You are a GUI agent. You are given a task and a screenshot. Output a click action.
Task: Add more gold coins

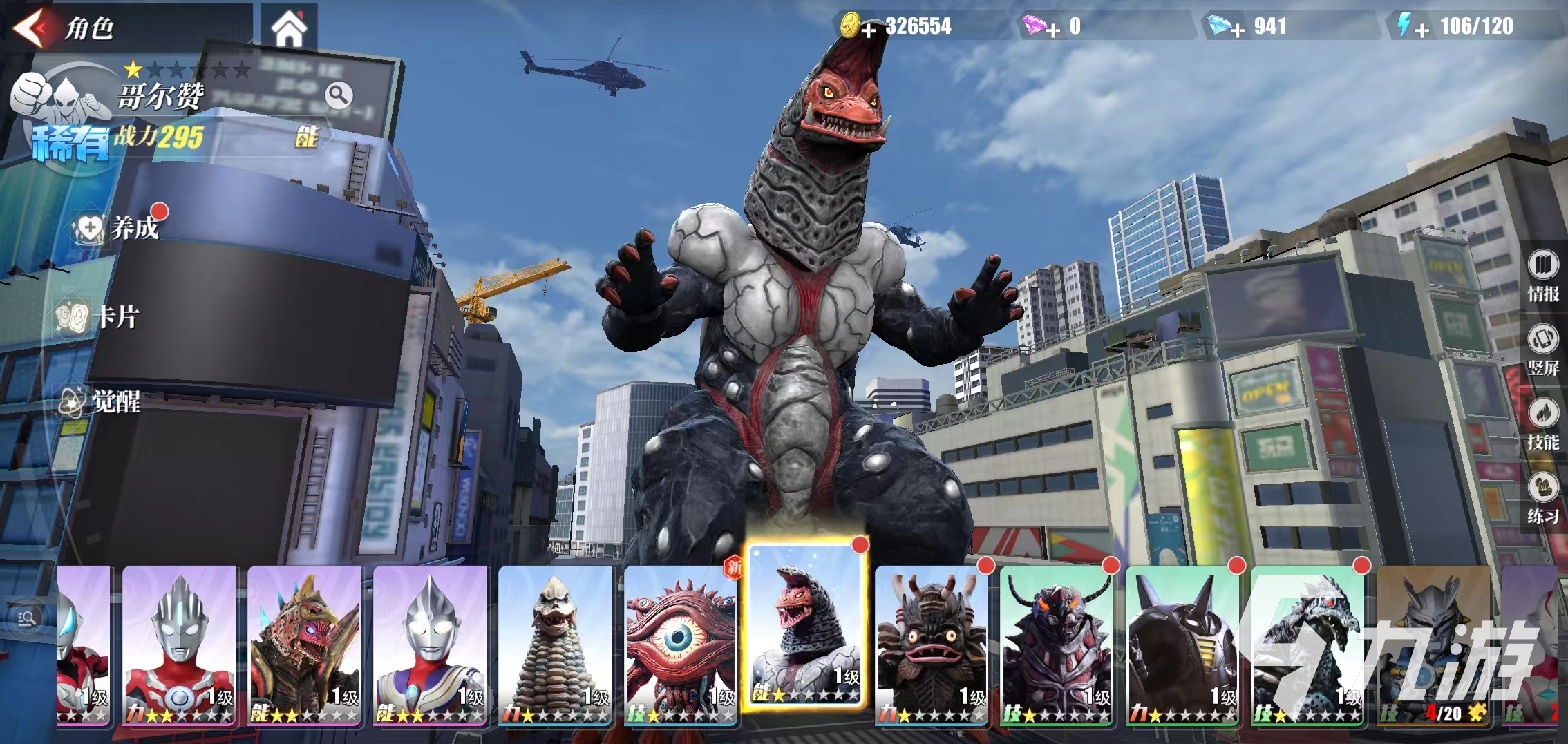[869, 30]
